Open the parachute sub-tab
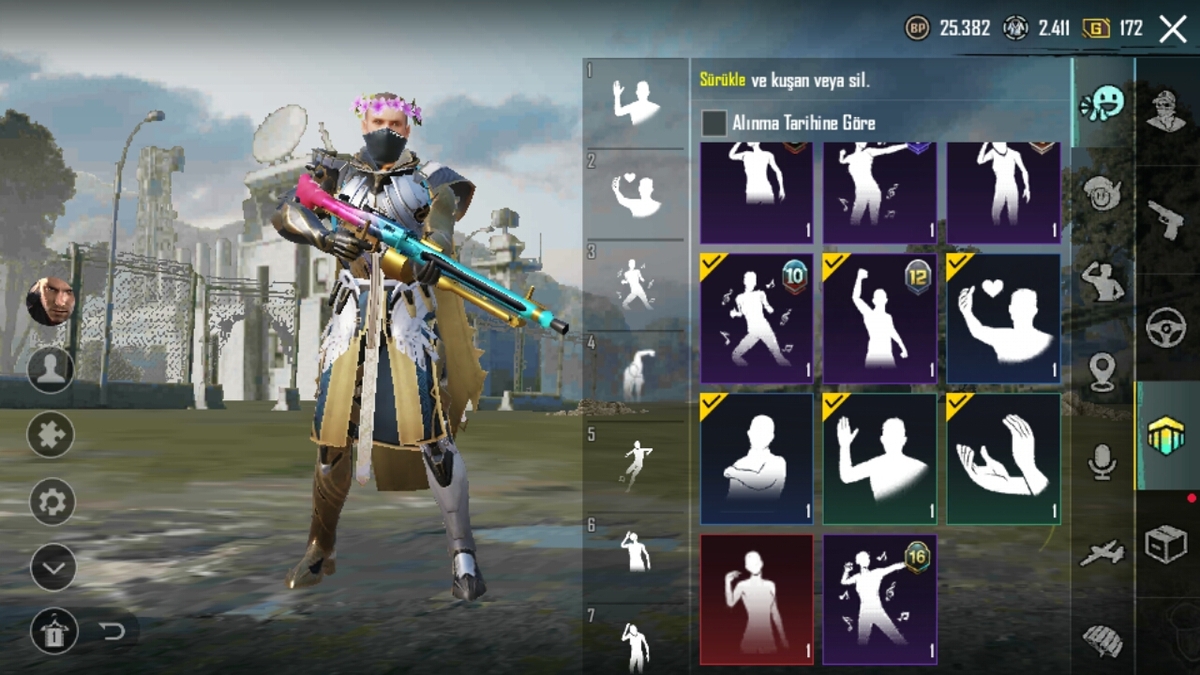 1103,639
